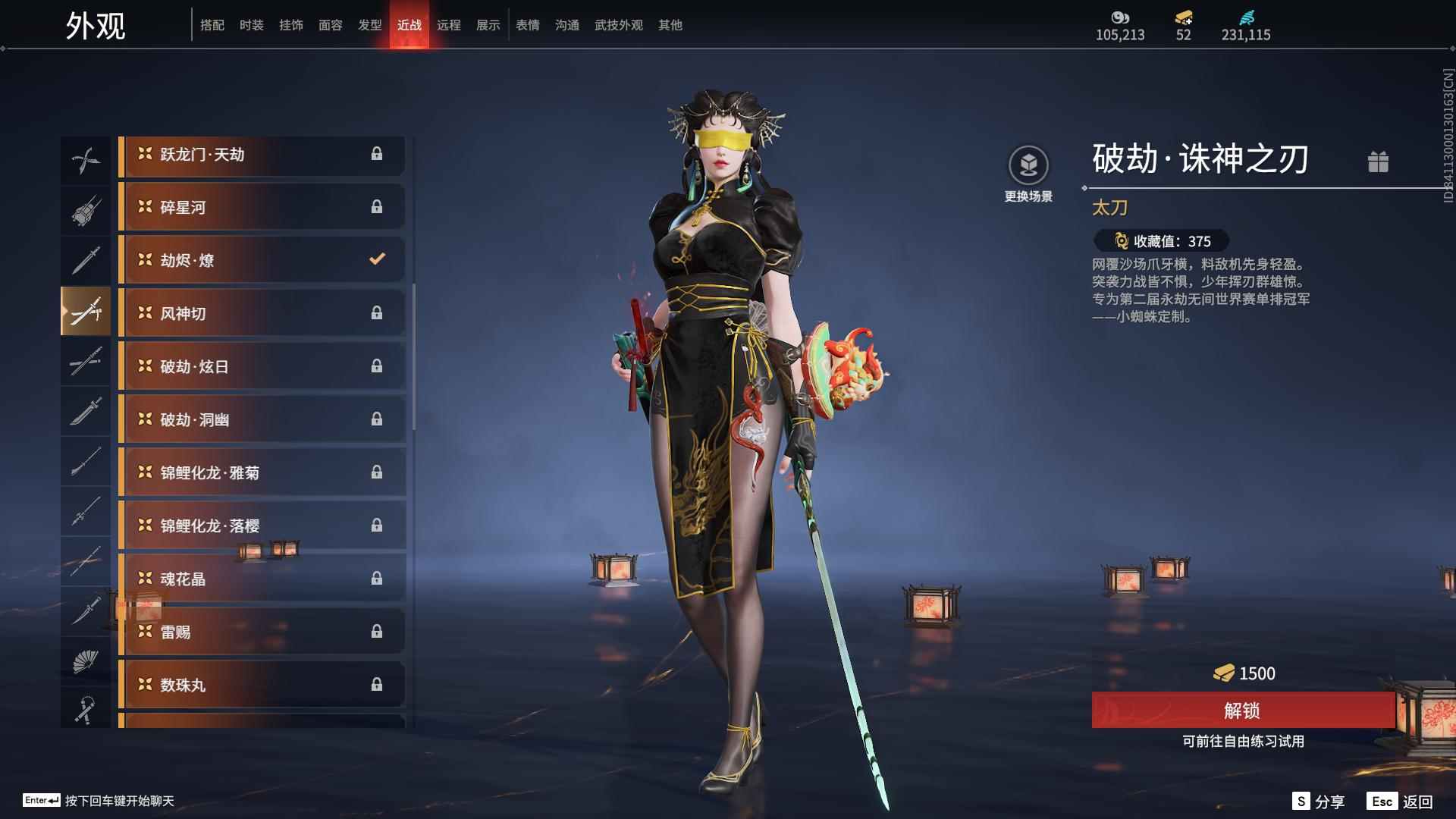Select the 破劫·炫日 skin

coord(262,367)
